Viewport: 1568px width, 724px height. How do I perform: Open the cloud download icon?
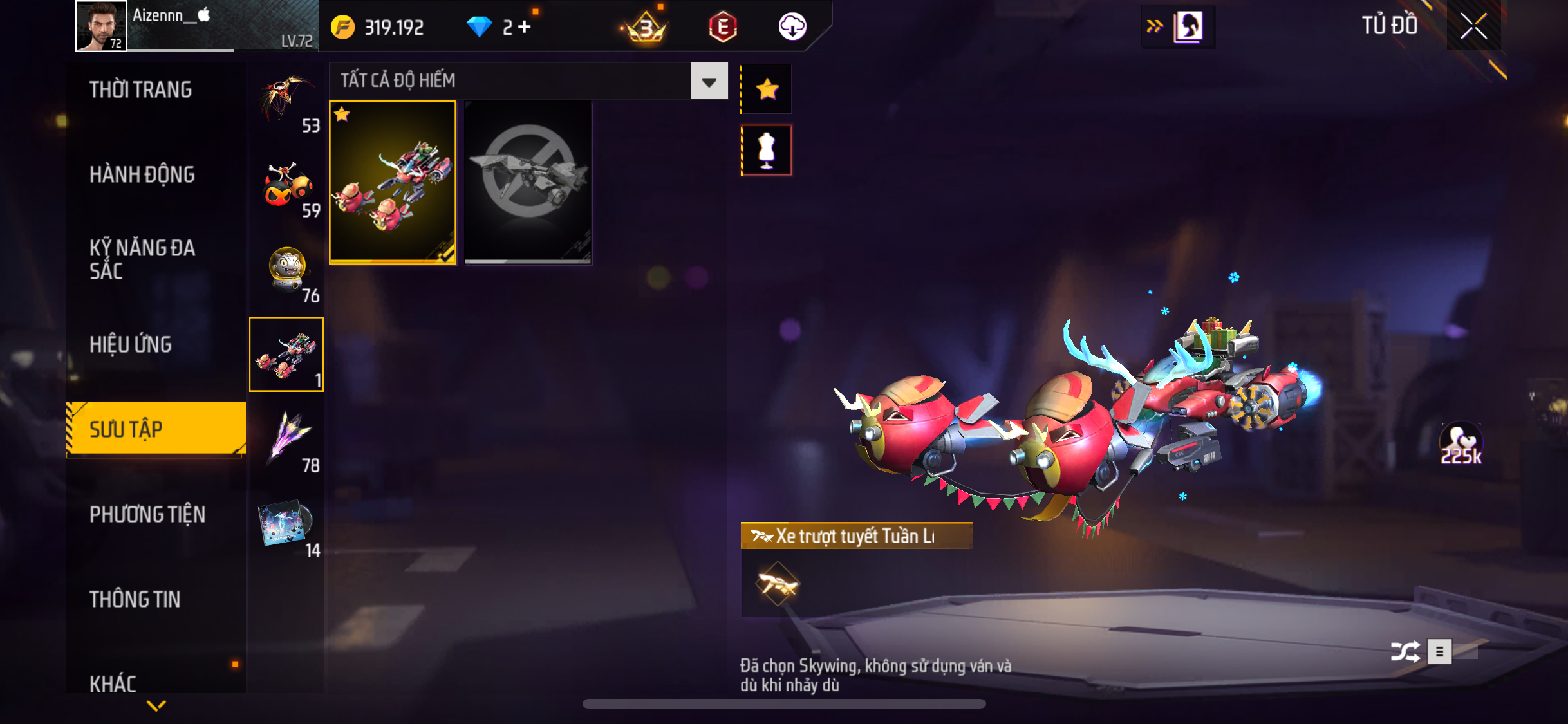point(792,27)
